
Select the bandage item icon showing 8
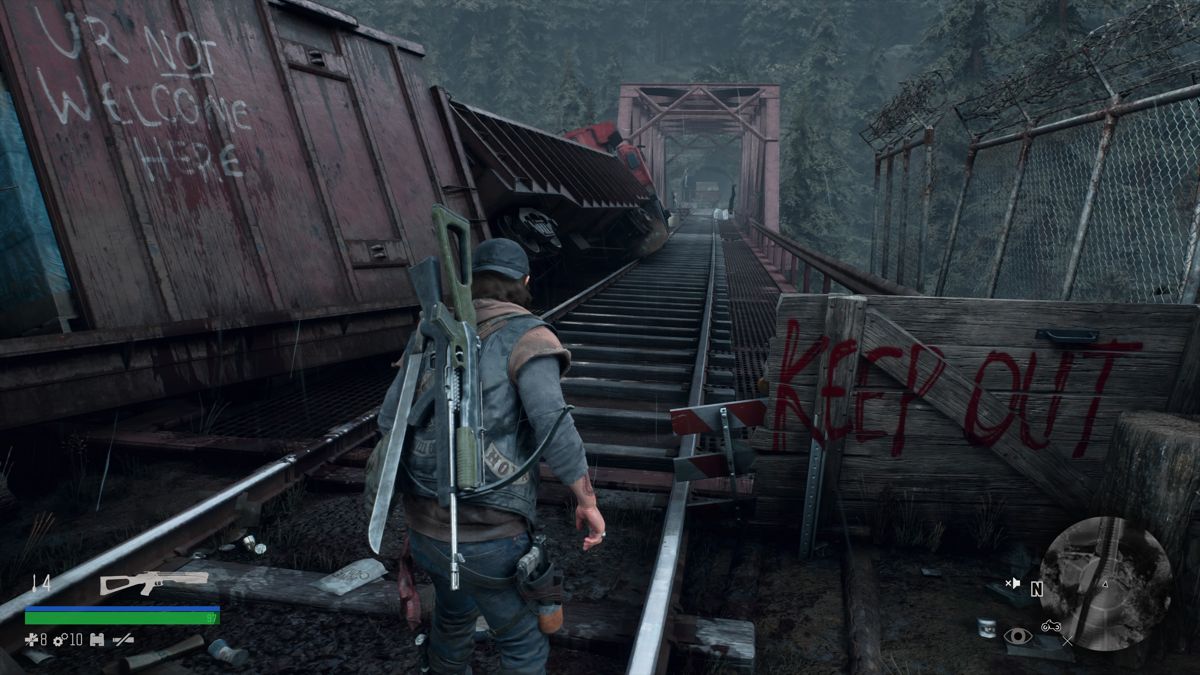[30, 639]
